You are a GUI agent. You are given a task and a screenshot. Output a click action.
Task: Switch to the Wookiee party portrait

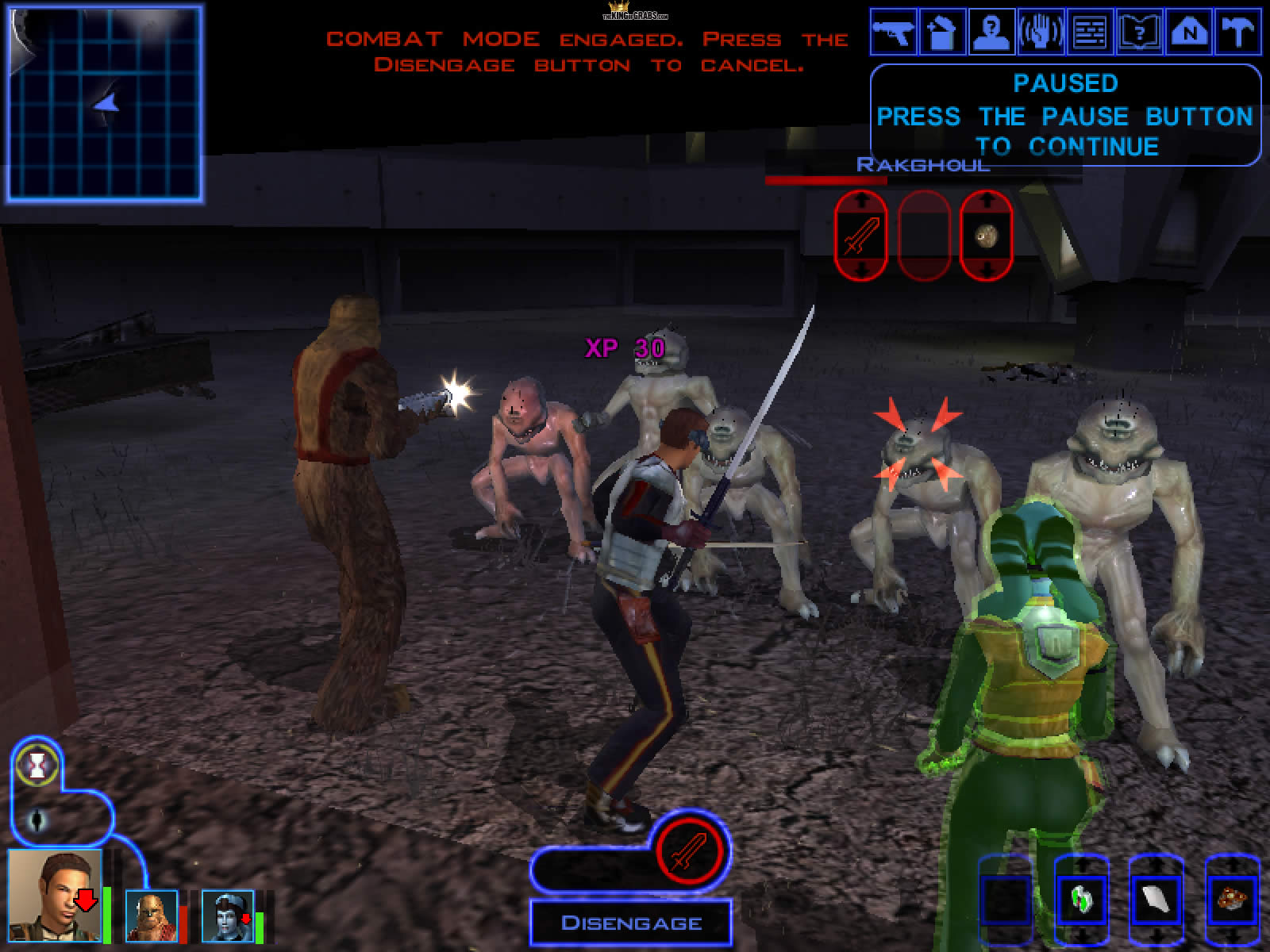coord(152,916)
